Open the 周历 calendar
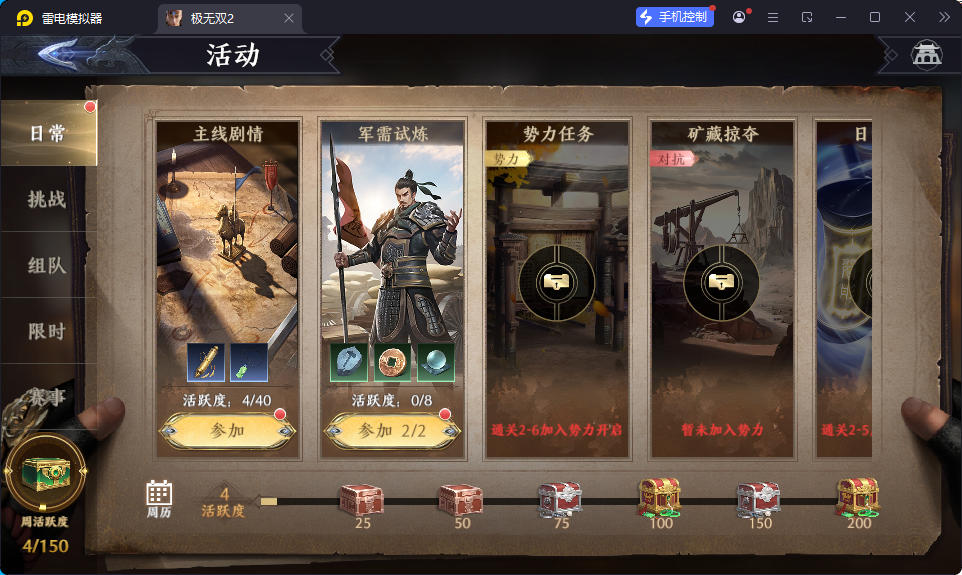This screenshot has width=962, height=575. click(x=159, y=497)
